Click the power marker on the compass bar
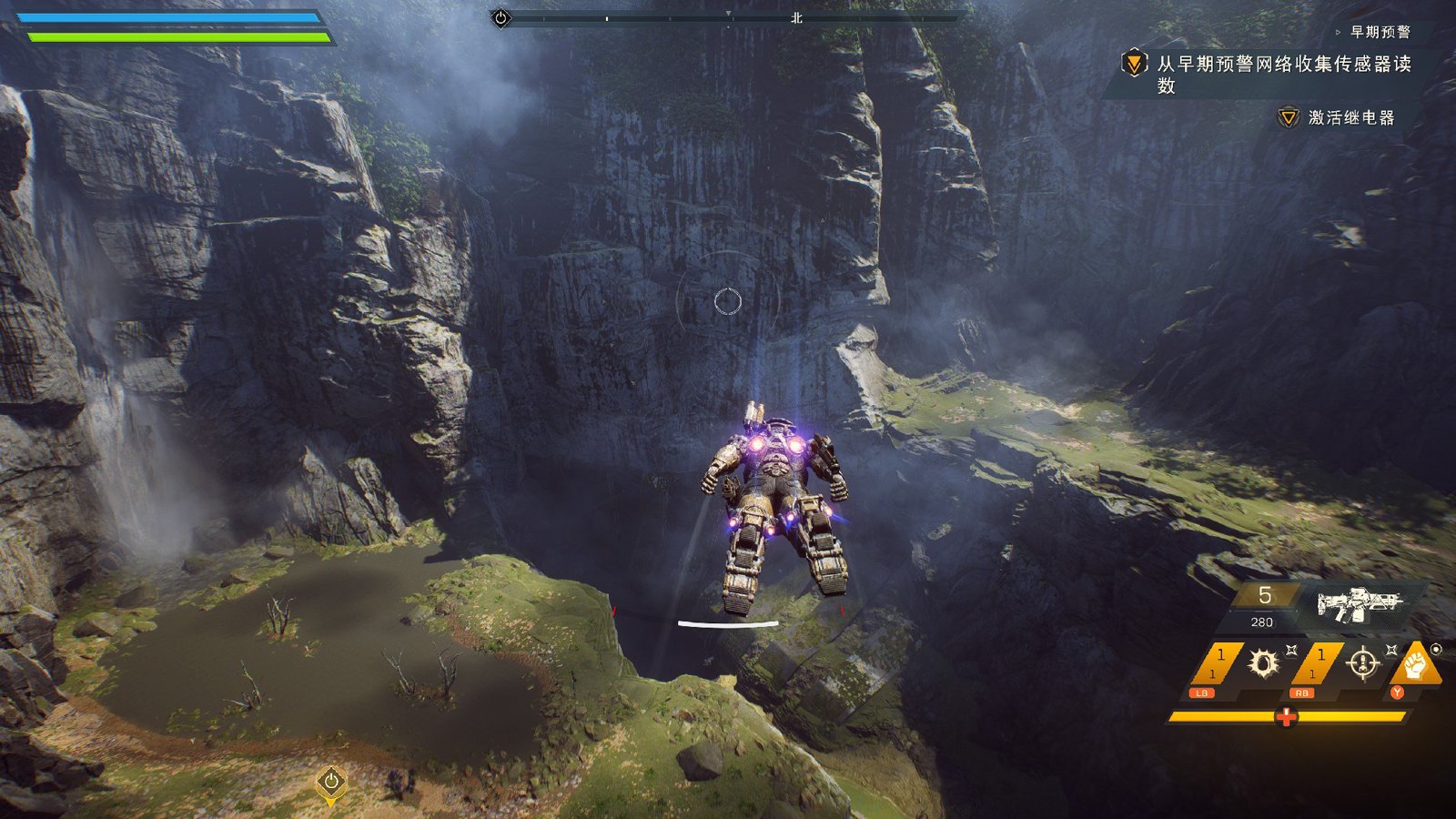Screen dimensions: 1456x819 click(500, 18)
